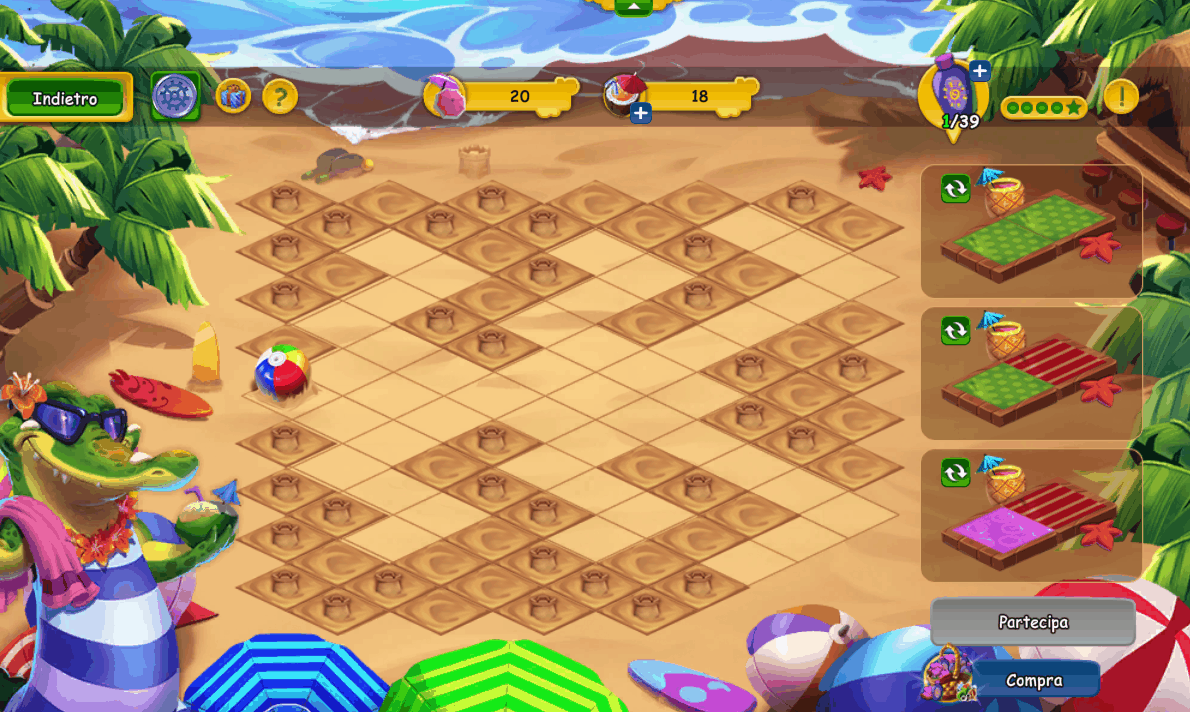Go back with the Indietro button
The height and width of the screenshot is (712, 1190).
[65, 98]
